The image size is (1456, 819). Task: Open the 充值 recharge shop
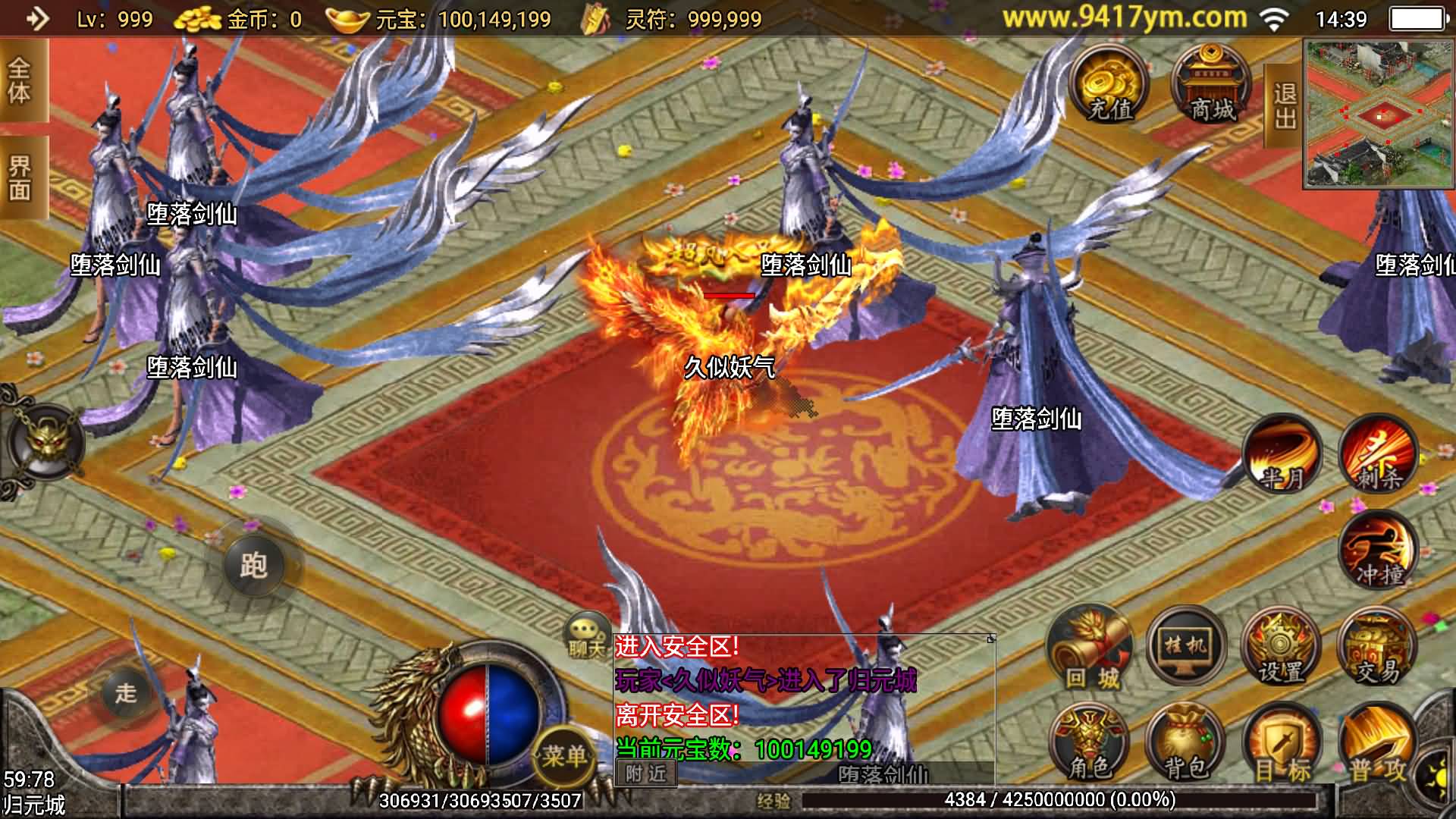coord(1109,85)
